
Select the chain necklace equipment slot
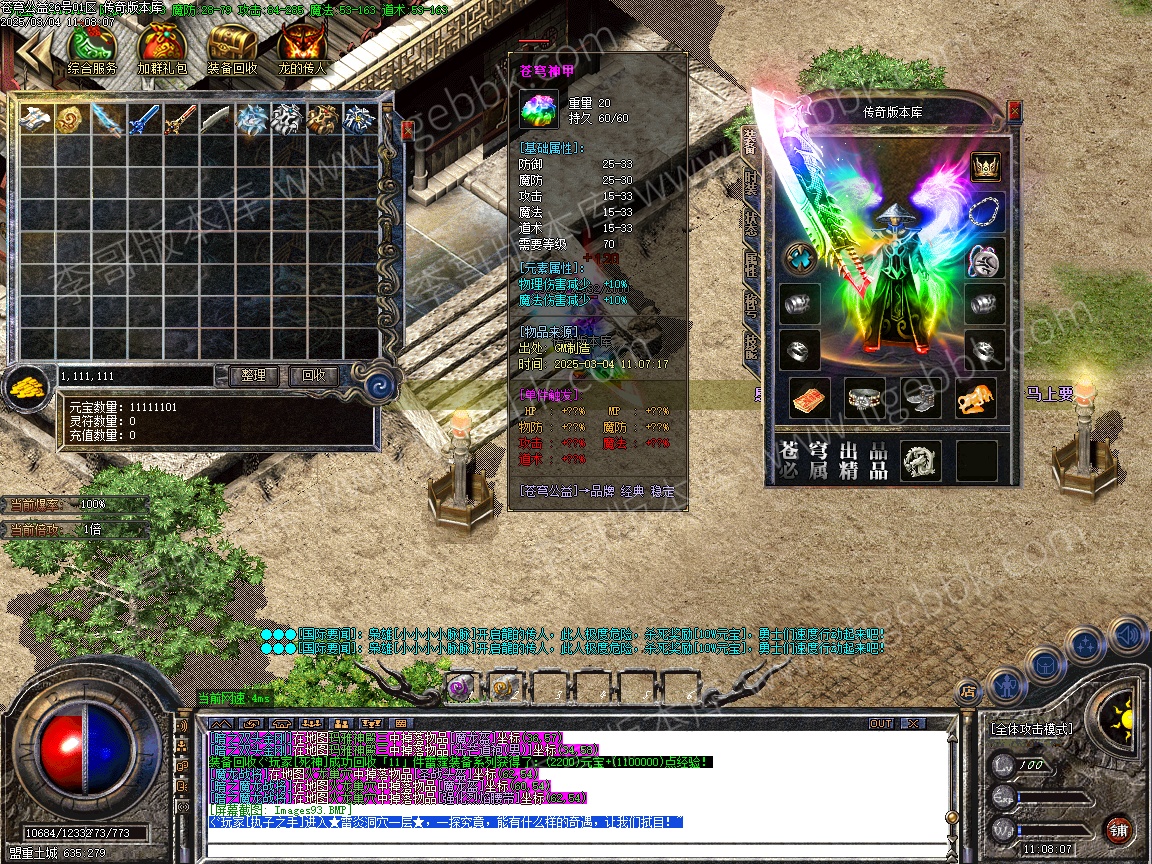click(986, 212)
